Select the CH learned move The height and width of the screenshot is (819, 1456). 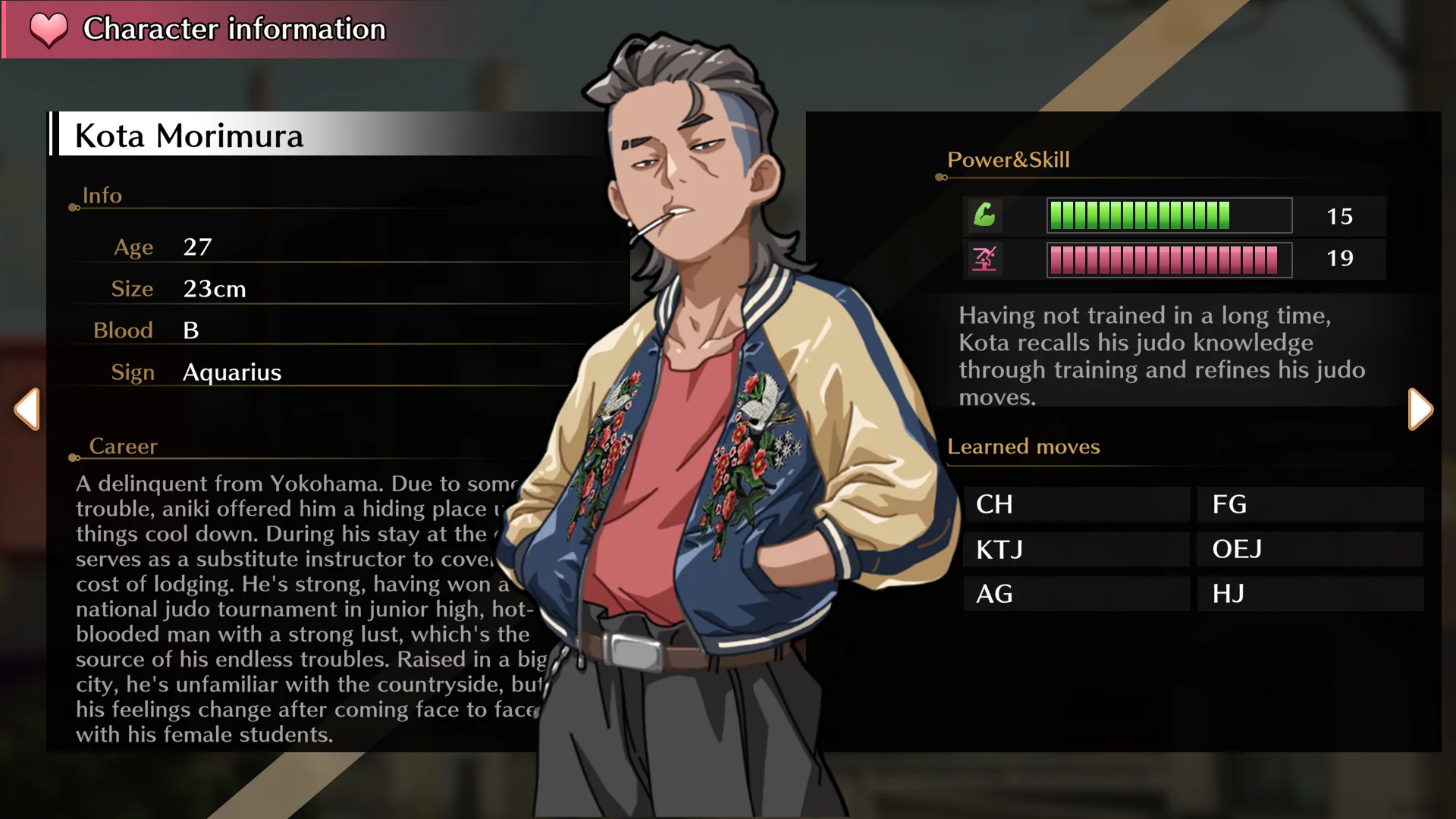[1075, 504]
